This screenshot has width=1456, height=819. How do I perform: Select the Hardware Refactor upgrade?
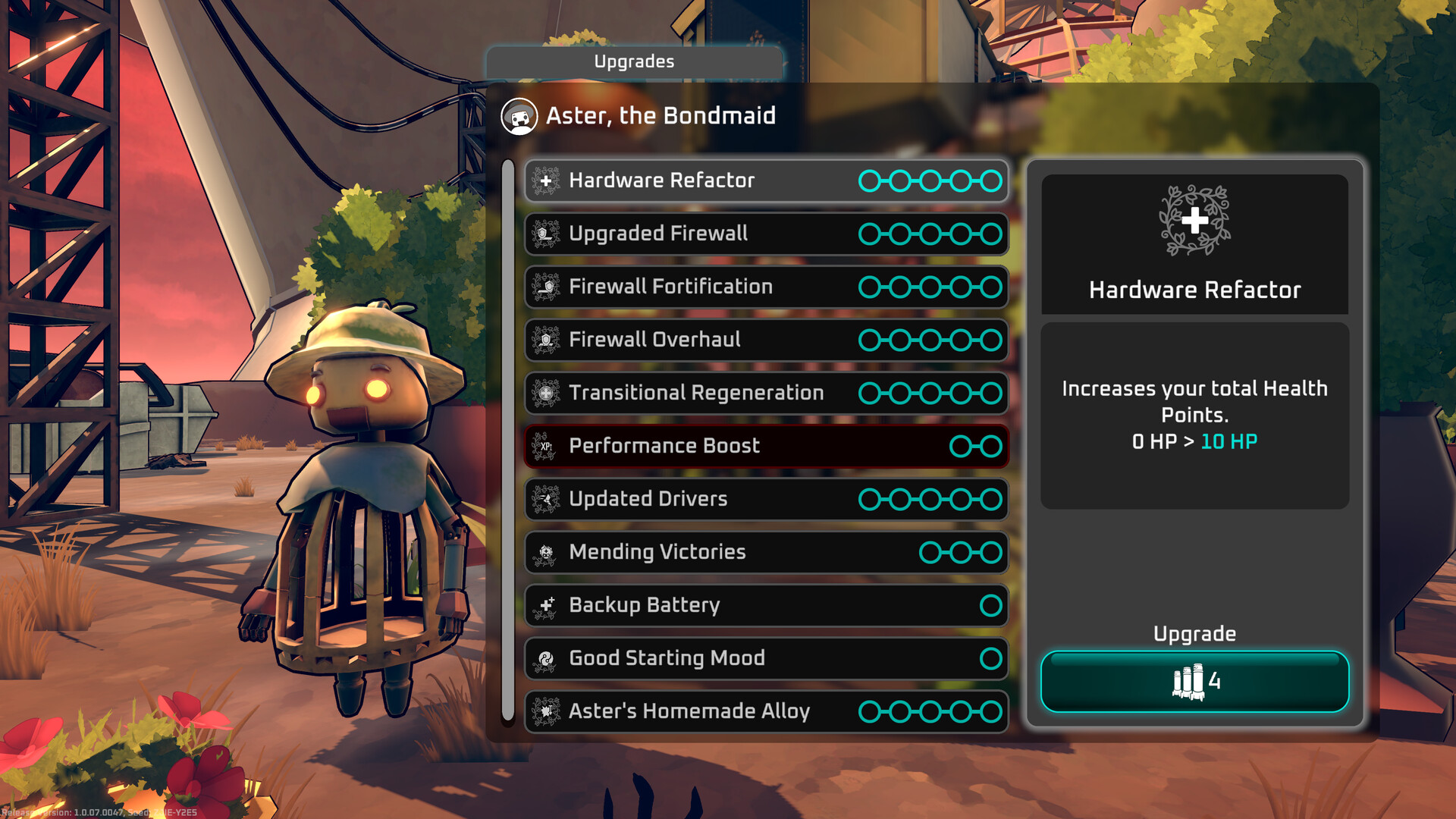766,180
